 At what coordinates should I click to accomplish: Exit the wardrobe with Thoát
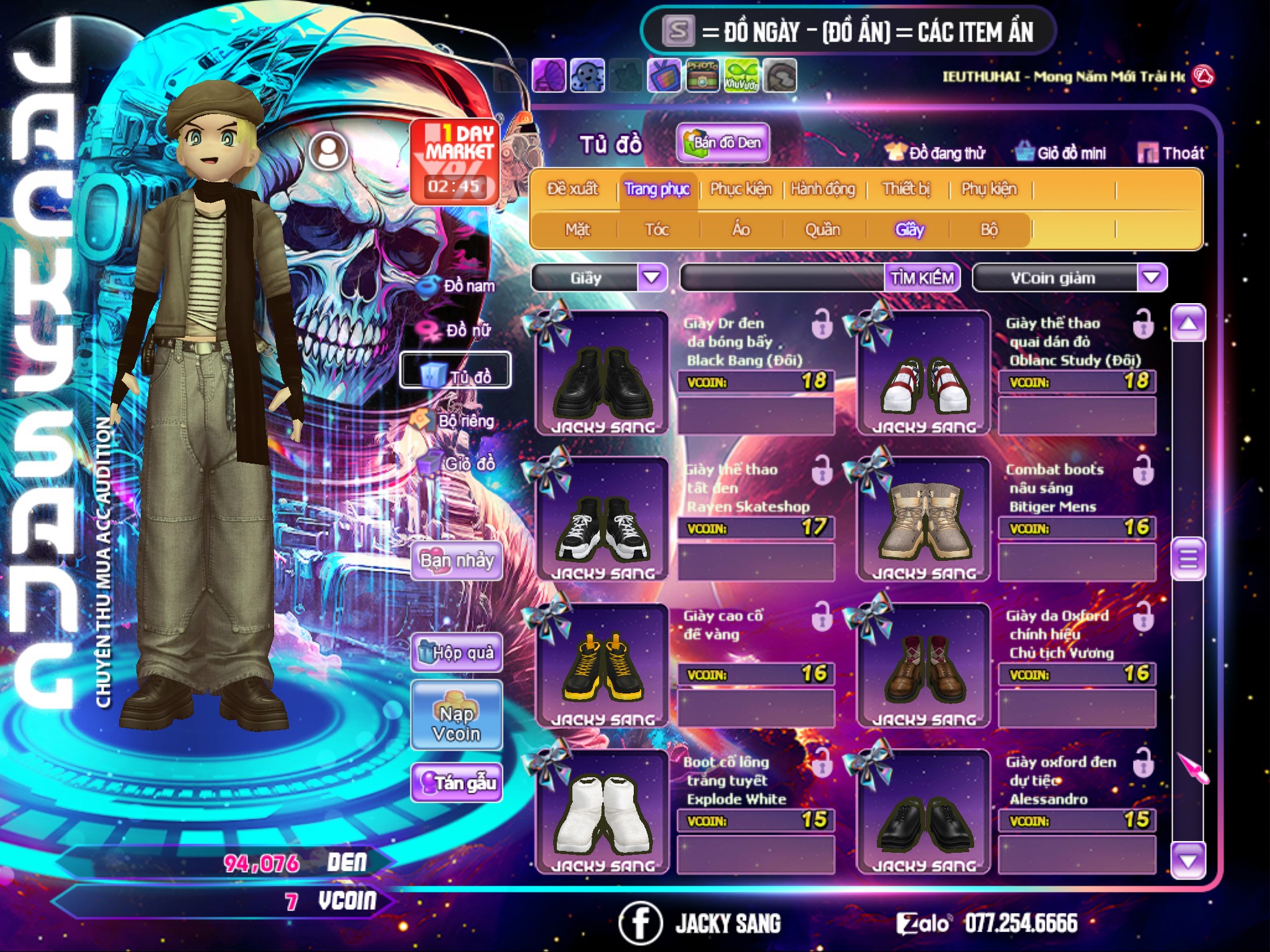click(1171, 153)
